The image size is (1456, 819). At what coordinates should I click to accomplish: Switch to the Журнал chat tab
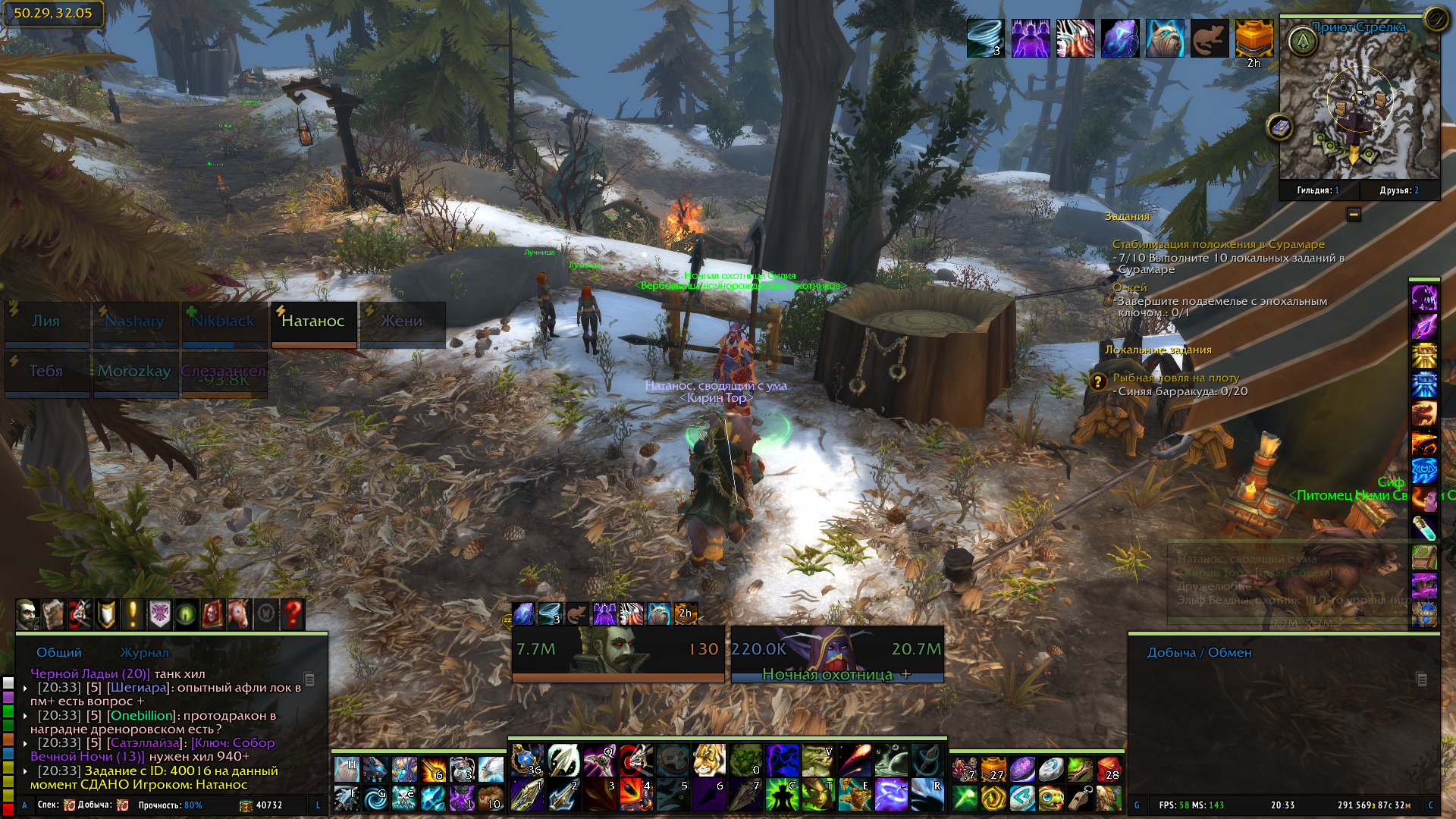click(x=144, y=652)
